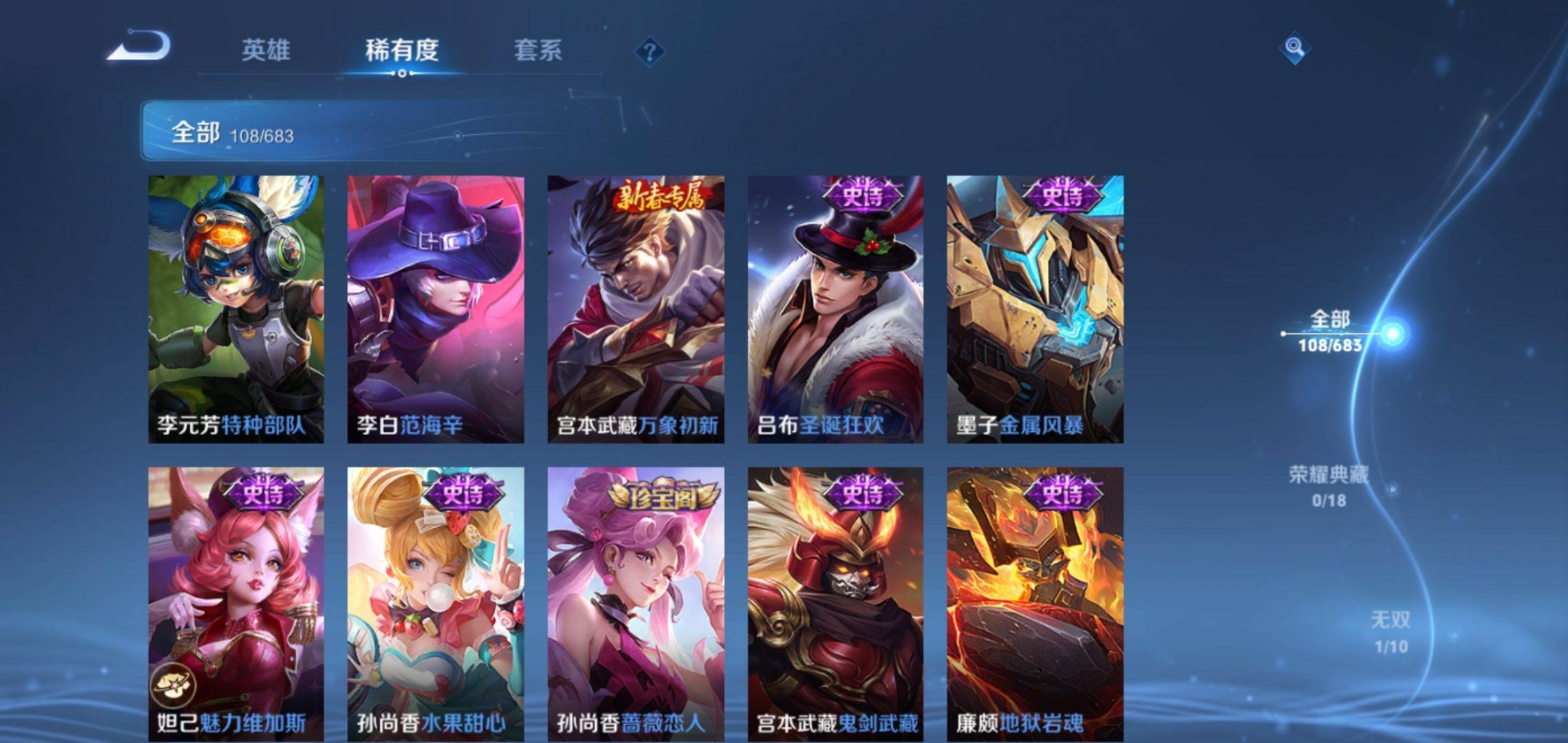This screenshot has height=743, width=1568.
Task: Show the 无双 rarity category
Action: click(x=1391, y=632)
